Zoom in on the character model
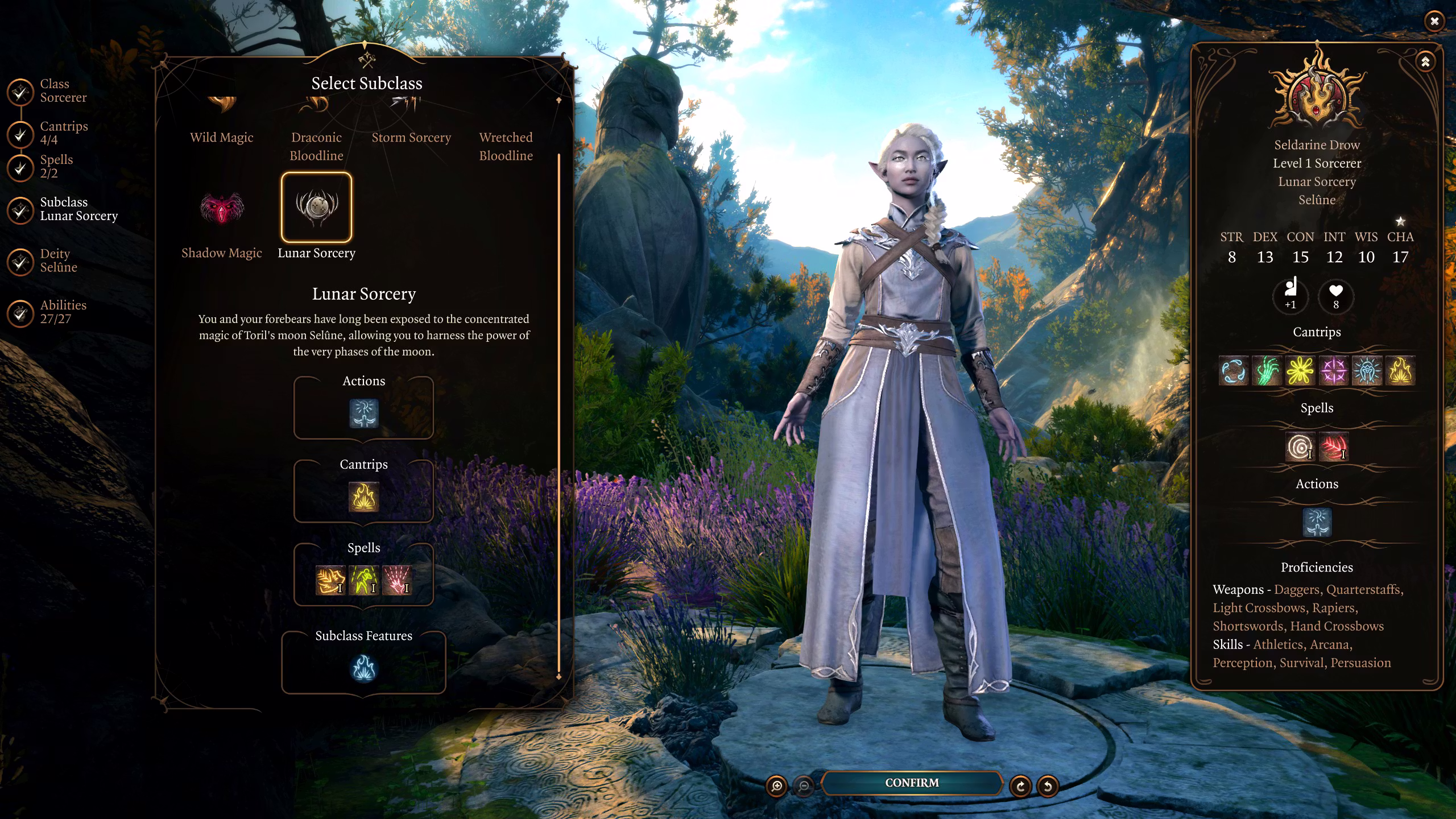The image size is (1456, 819). (777, 786)
